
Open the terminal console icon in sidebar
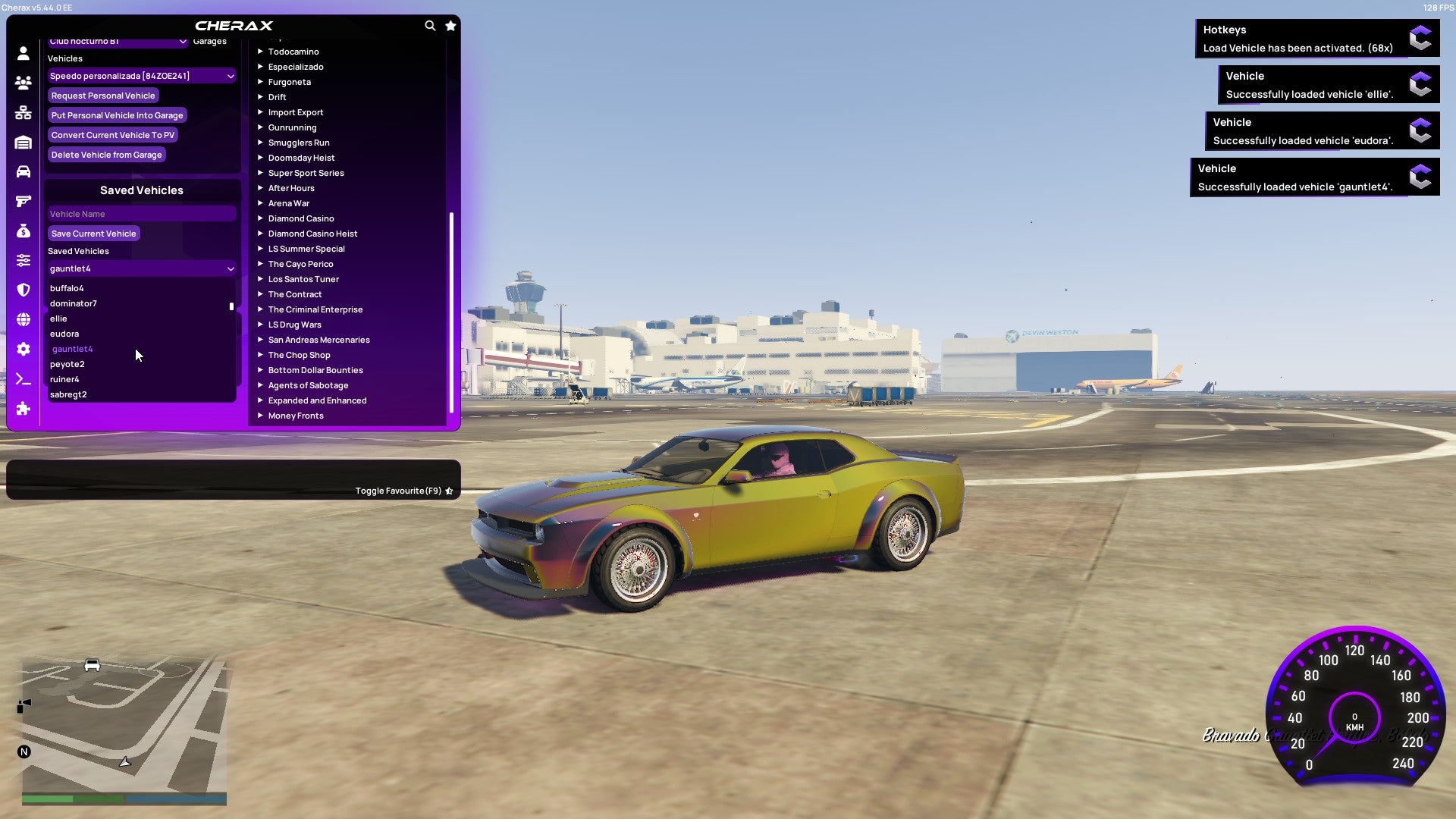coord(23,379)
